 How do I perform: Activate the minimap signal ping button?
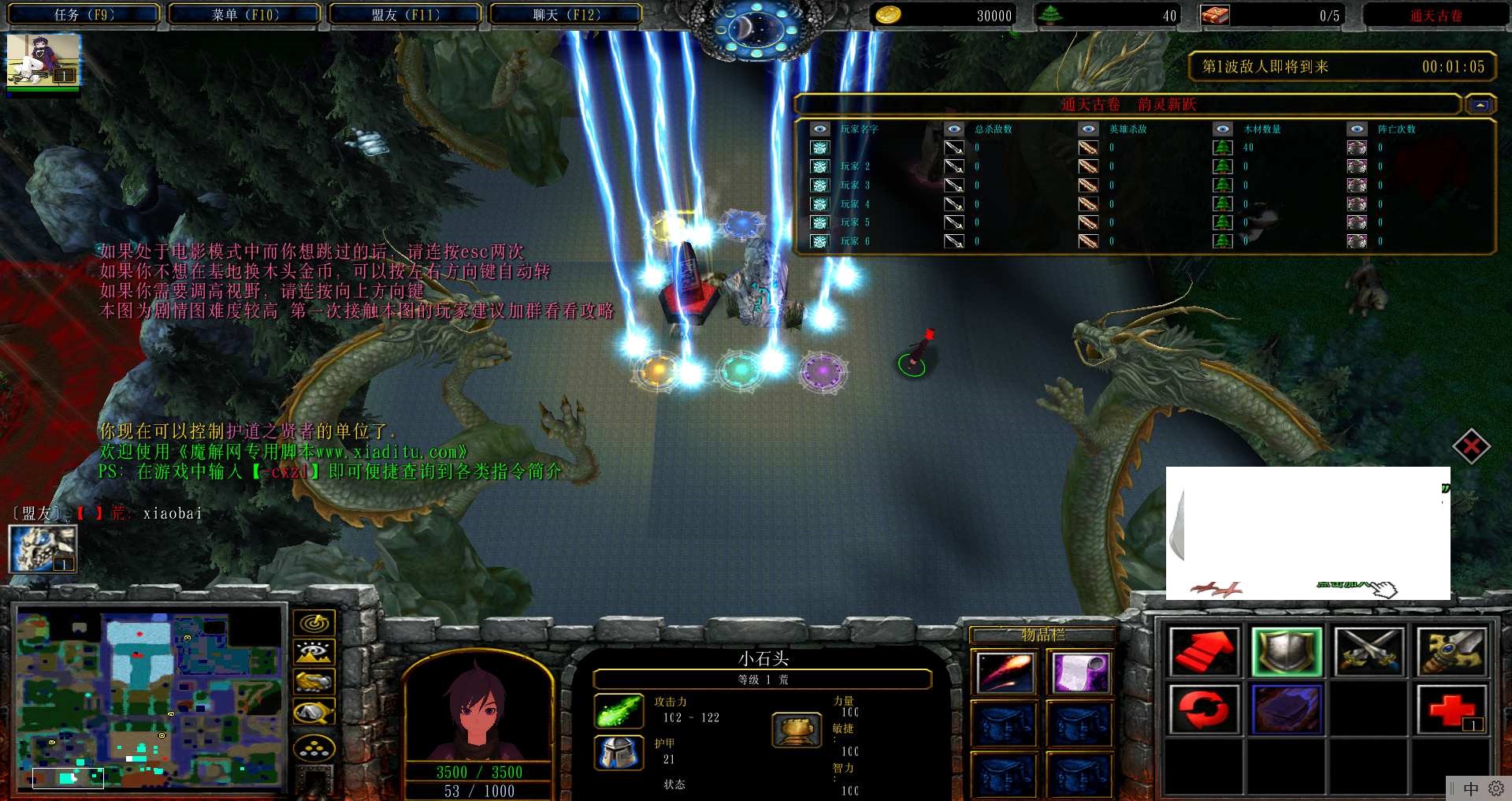(x=314, y=623)
